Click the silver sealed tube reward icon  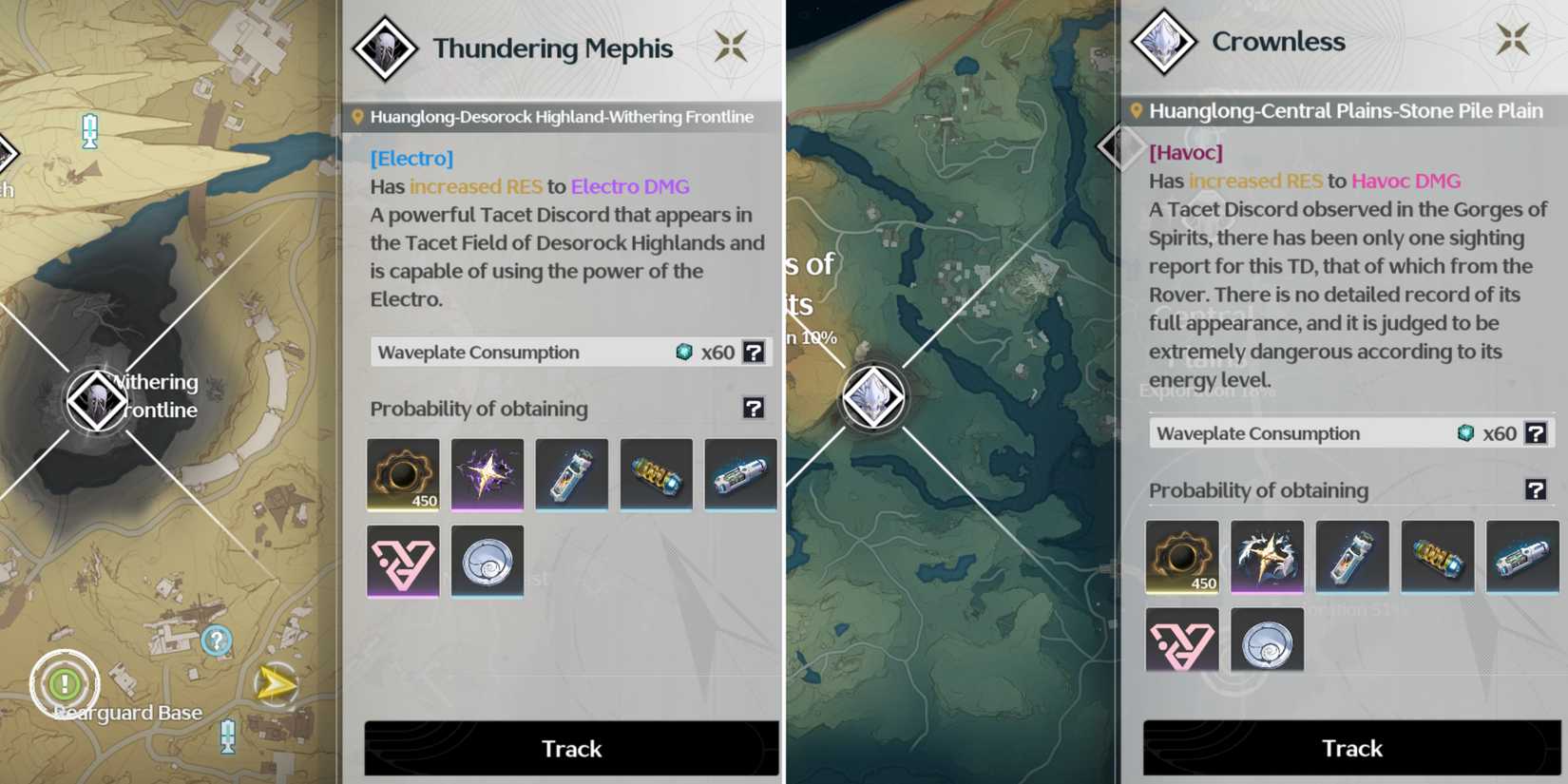tap(571, 475)
